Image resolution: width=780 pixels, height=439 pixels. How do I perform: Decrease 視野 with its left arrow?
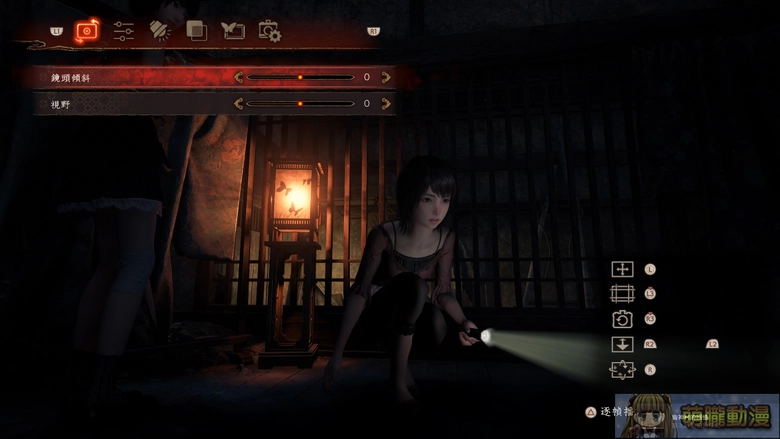click(239, 103)
